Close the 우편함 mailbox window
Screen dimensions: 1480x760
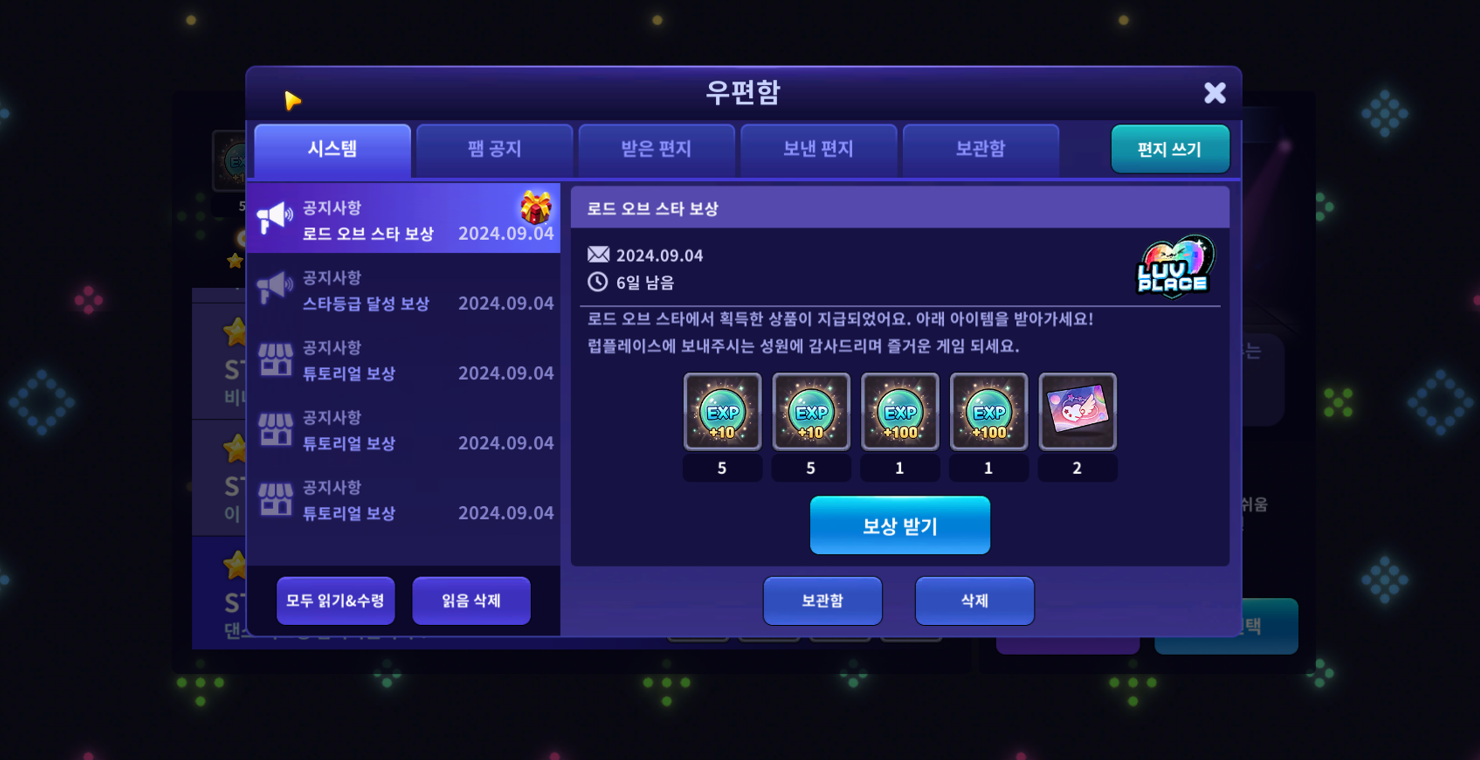pos(1214,93)
